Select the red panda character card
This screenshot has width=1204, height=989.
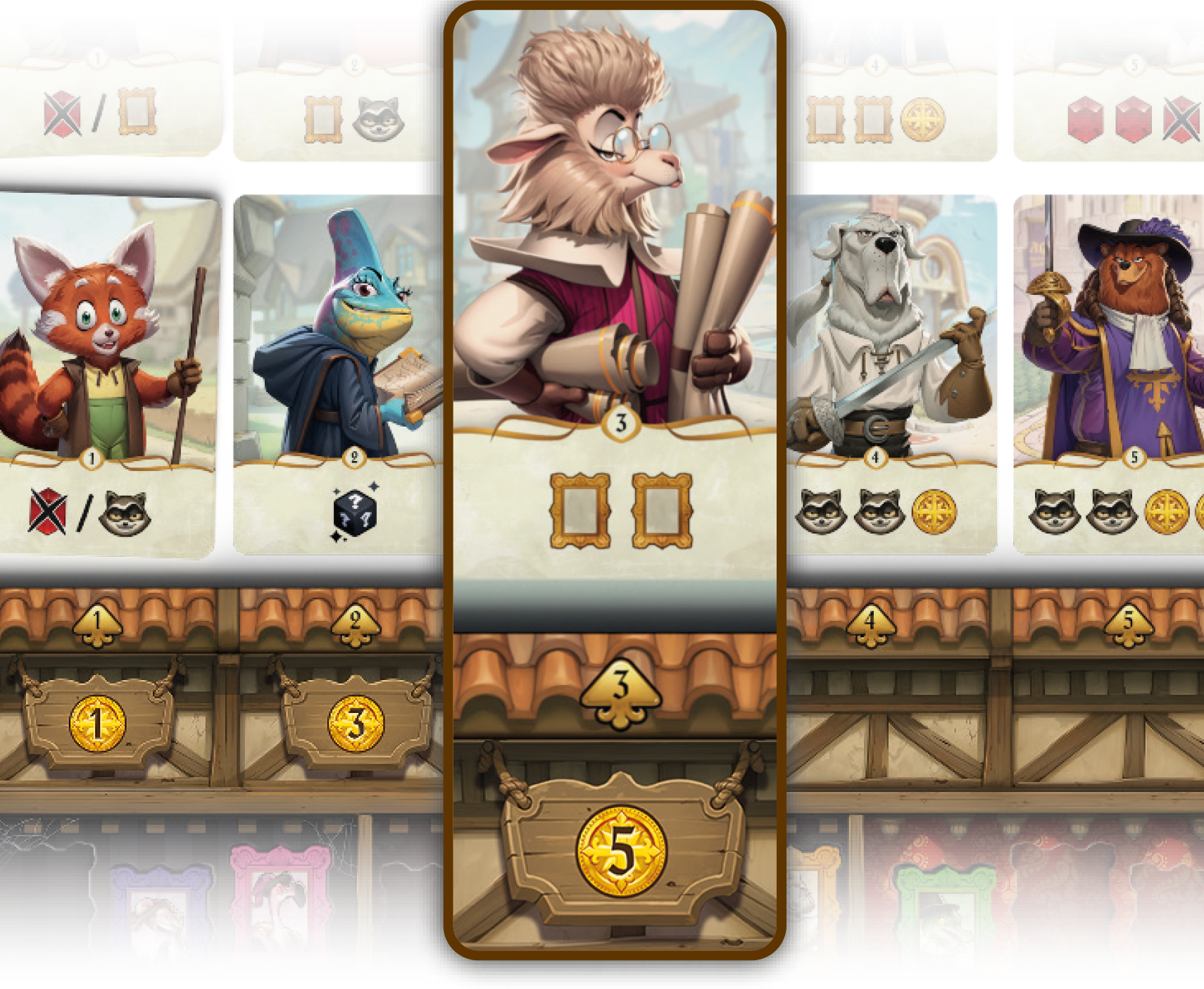(106, 373)
